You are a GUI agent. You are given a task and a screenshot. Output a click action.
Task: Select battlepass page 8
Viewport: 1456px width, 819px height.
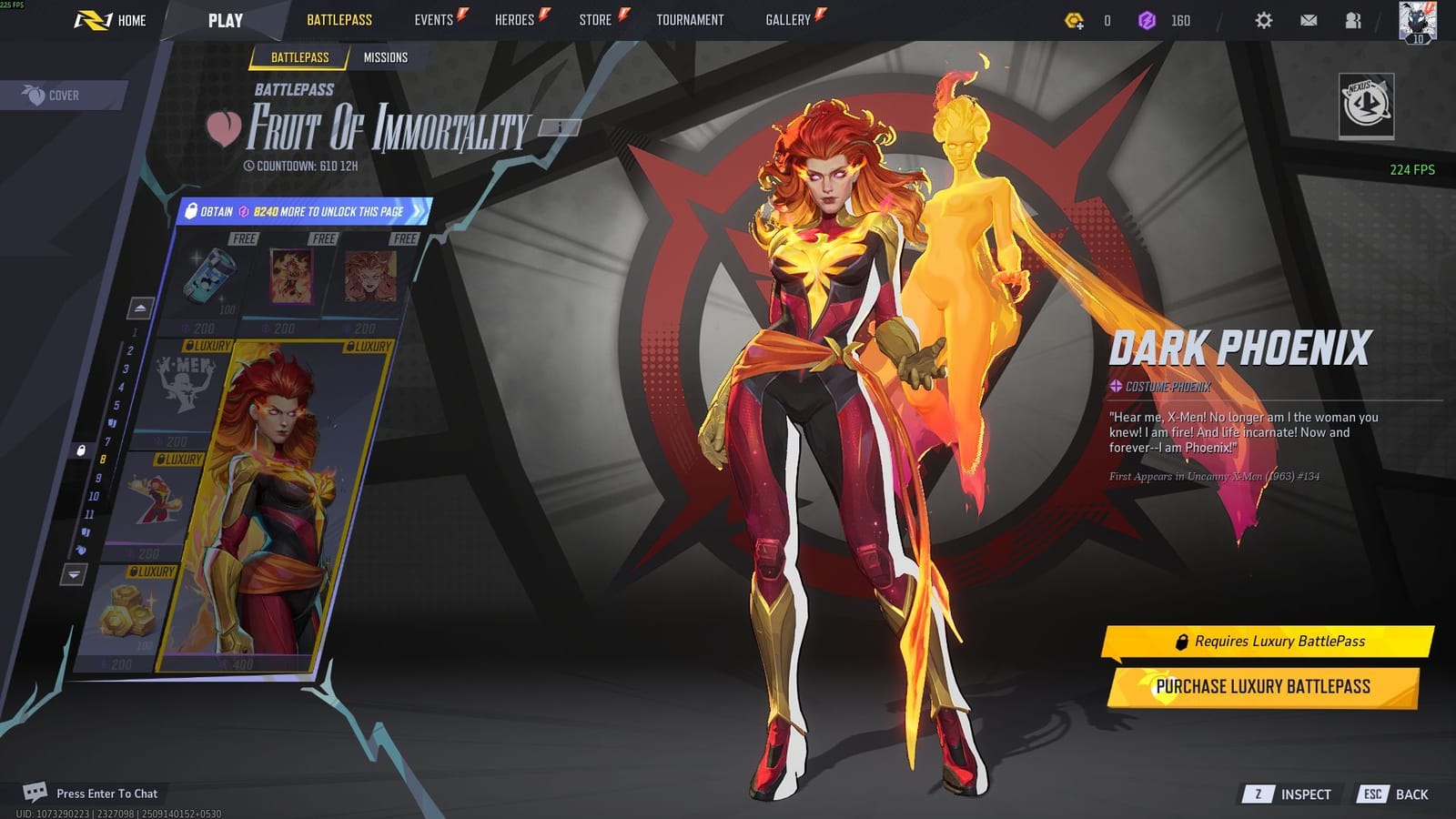[103, 460]
